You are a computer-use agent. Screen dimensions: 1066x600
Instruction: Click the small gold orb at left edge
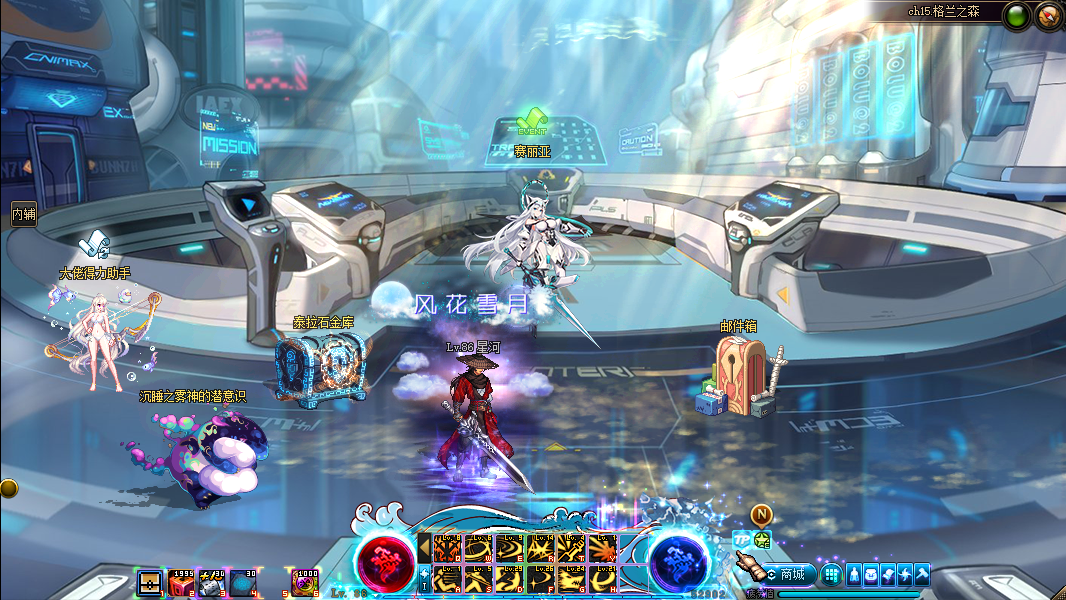pos(8,488)
